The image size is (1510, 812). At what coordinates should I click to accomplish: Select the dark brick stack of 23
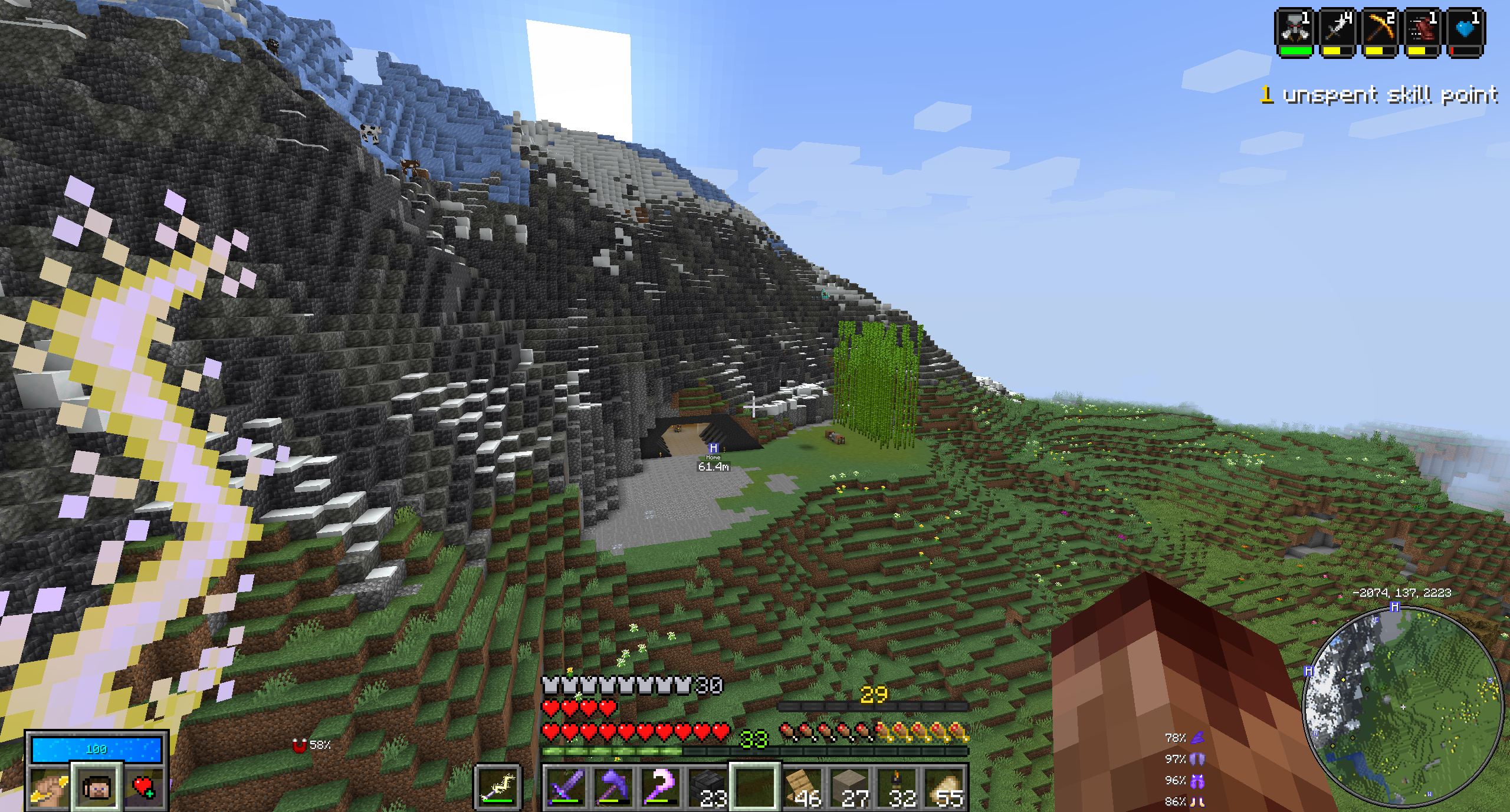tap(708, 787)
